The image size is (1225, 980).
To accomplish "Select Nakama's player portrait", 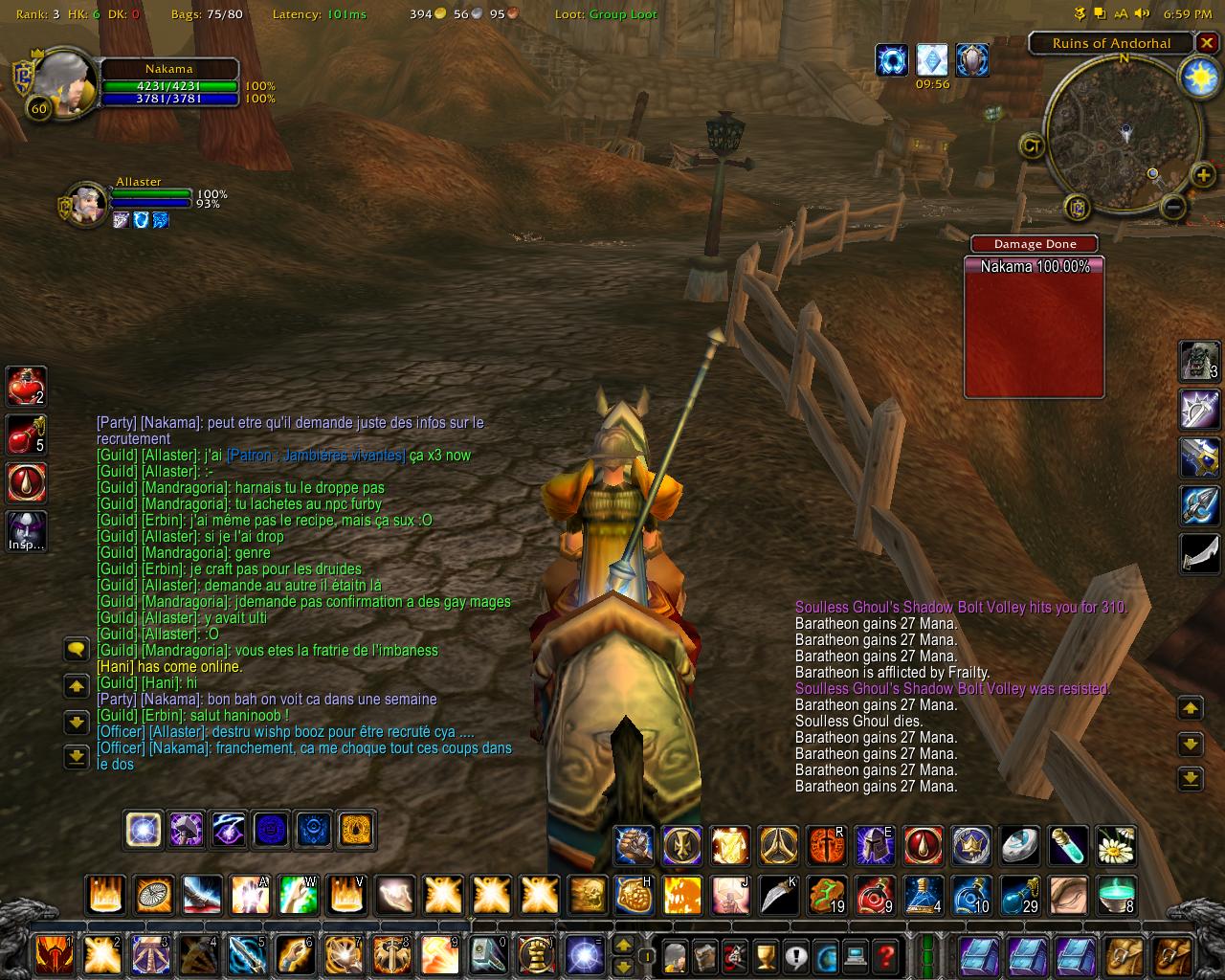I will [63, 84].
